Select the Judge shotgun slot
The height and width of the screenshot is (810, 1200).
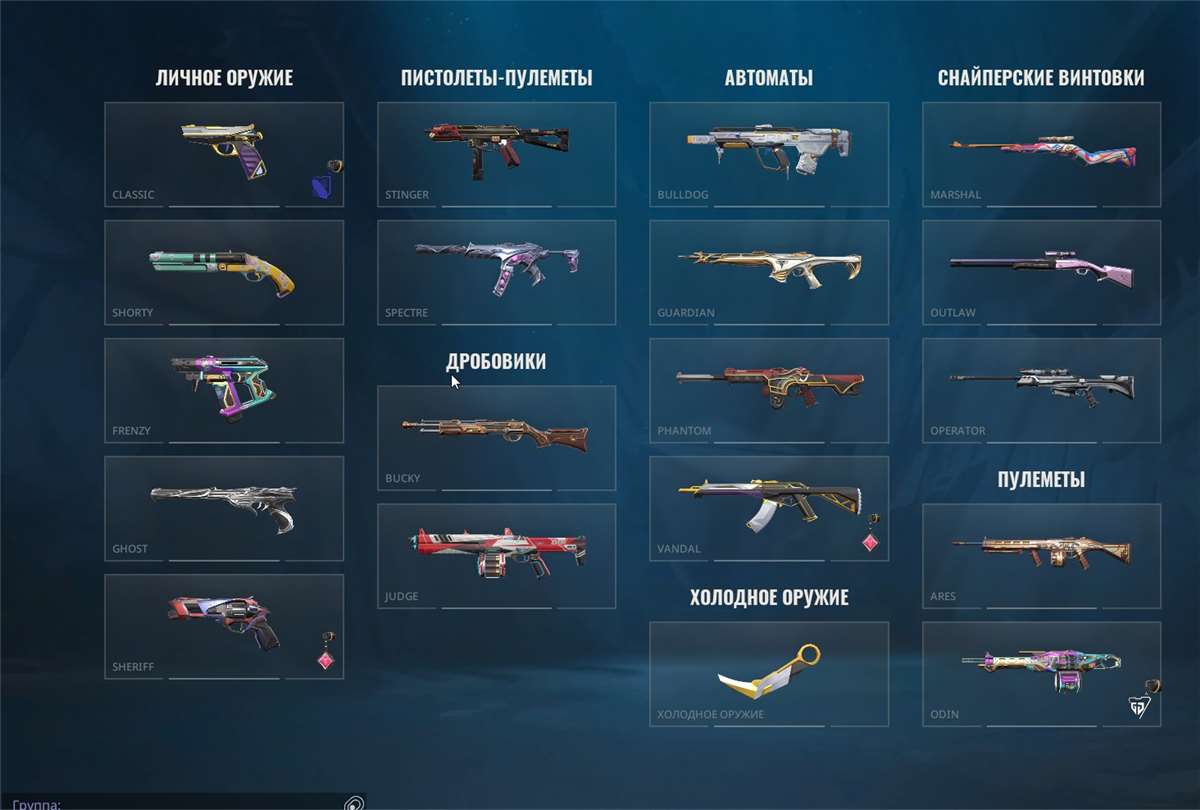pos(496,556)
